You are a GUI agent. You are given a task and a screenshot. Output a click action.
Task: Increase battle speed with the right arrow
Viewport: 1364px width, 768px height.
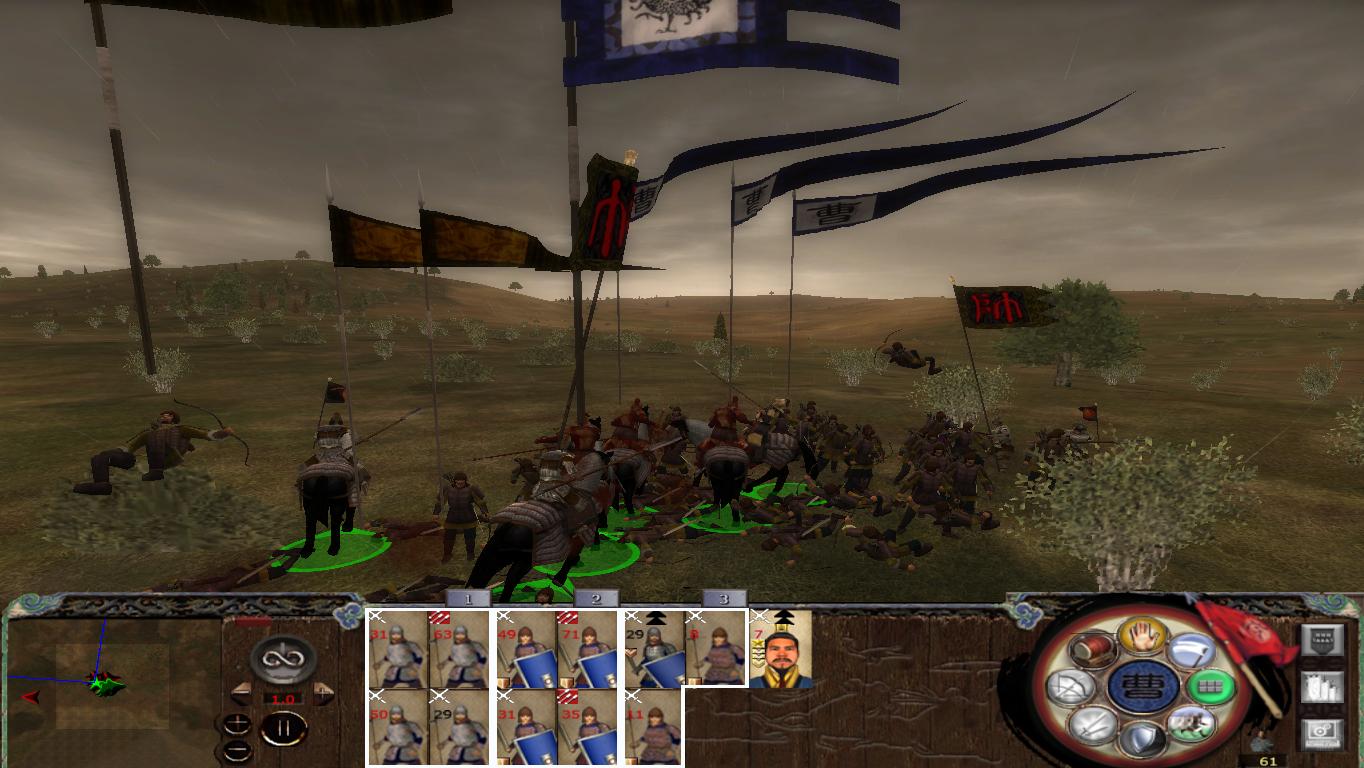323,692
